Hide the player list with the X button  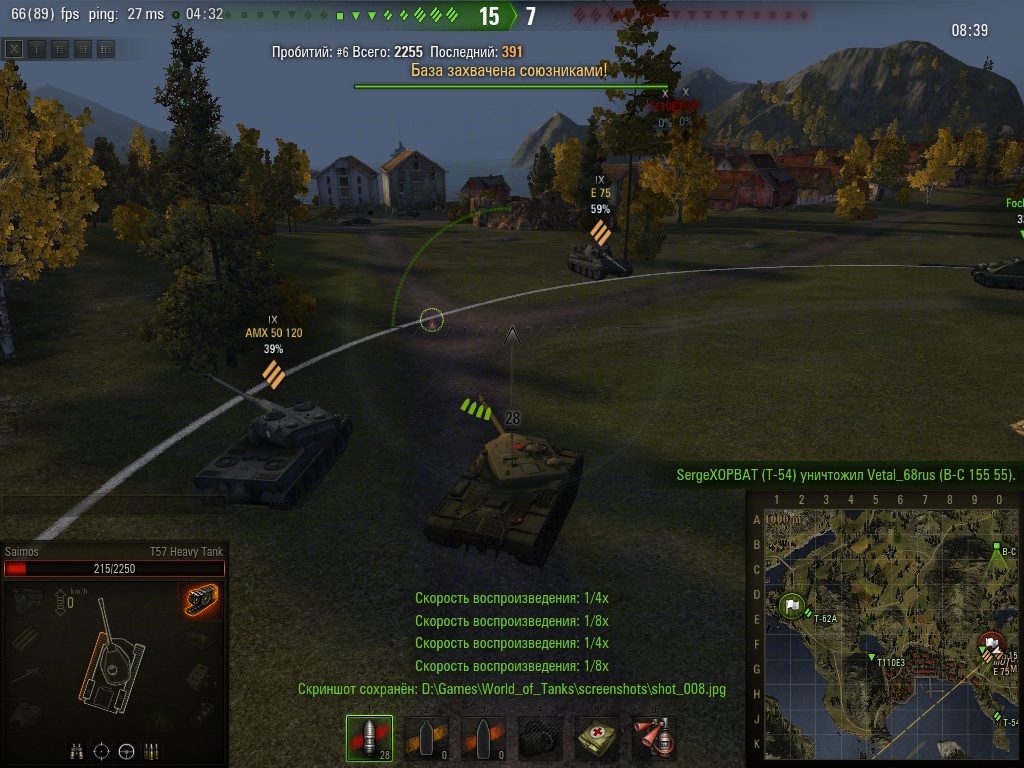pyautogui.click(x=15, y=48)
